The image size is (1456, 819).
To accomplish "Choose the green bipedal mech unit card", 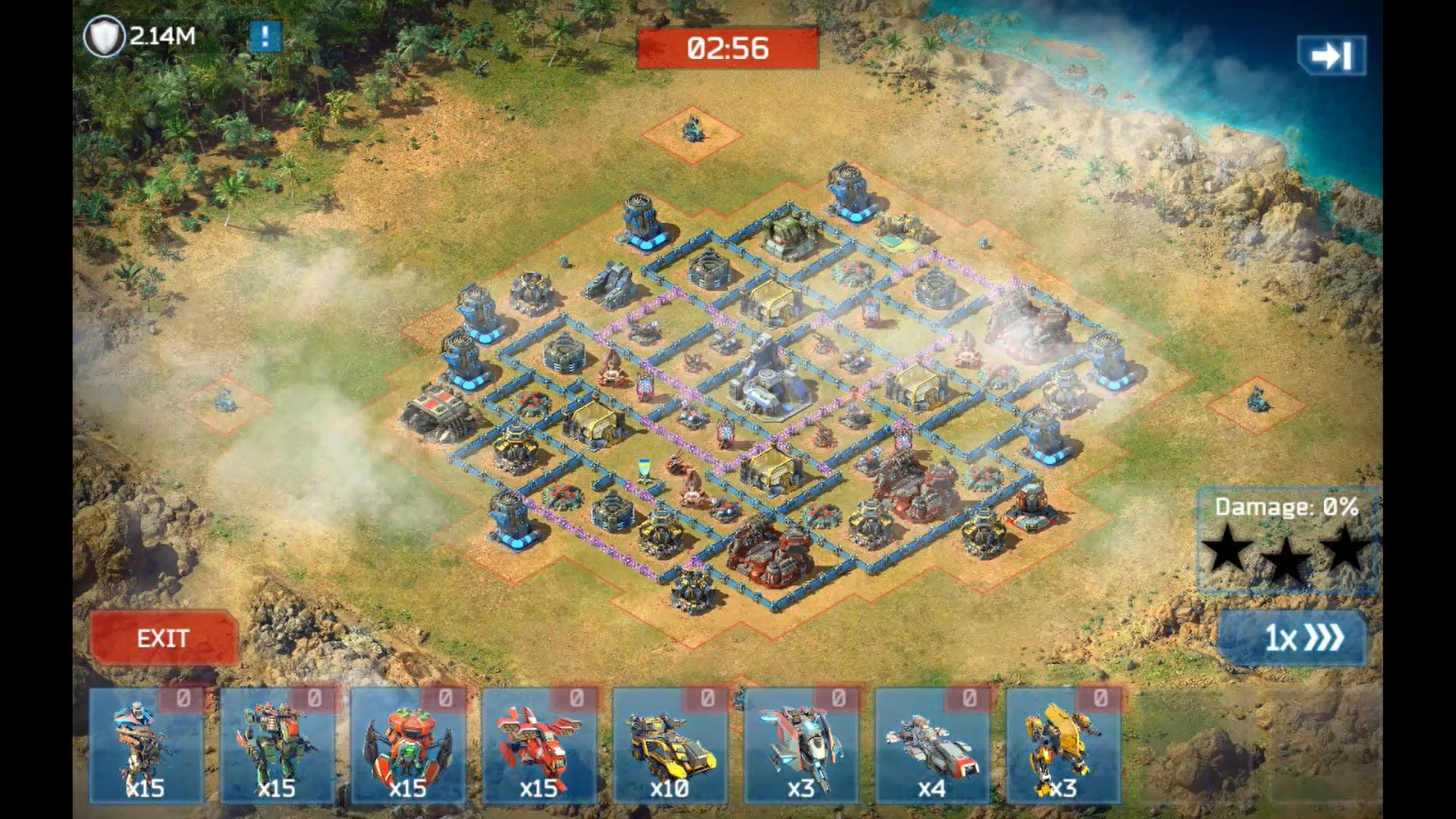I will (x=278, y=746).
